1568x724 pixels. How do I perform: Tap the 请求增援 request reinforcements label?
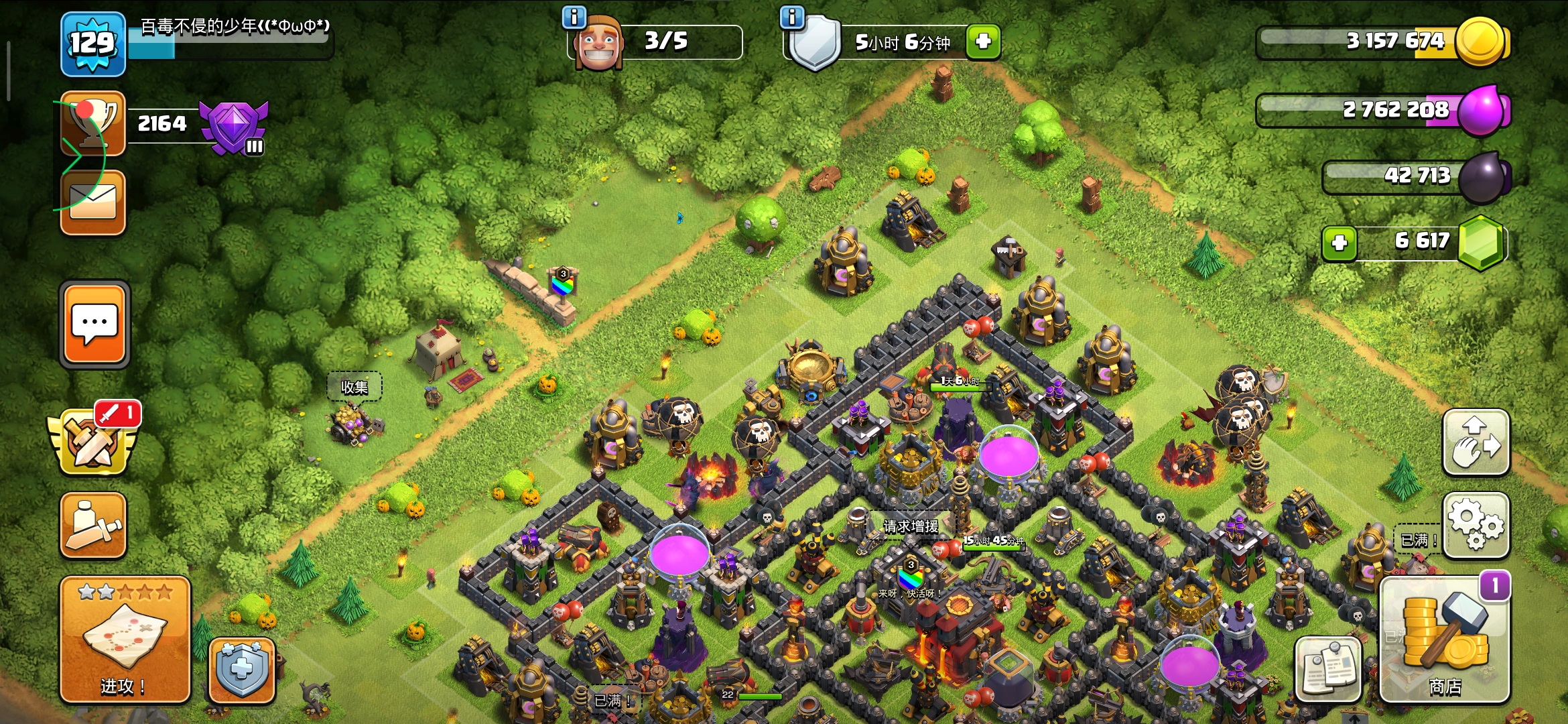pos(911,526)
